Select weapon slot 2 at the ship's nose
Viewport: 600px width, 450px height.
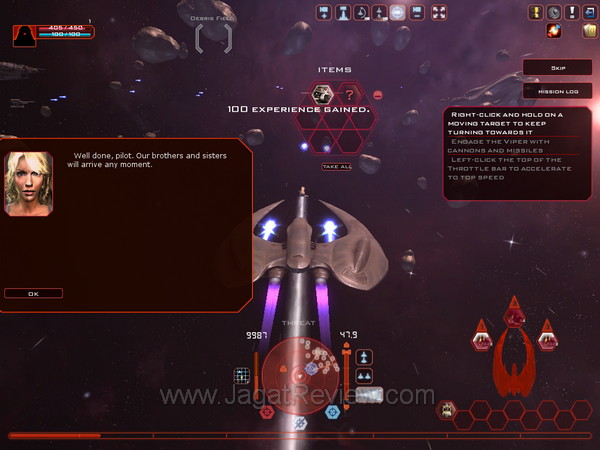coord(515,314)
